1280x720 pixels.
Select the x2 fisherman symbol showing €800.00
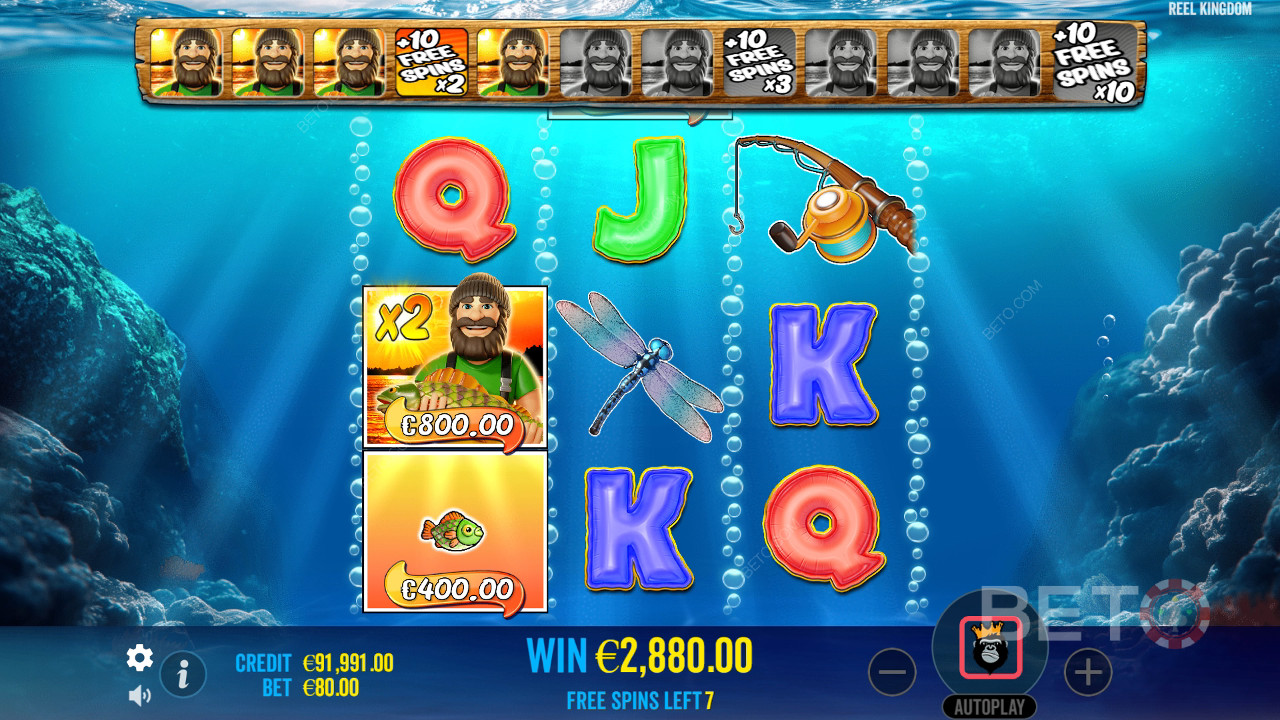point(454,365)
